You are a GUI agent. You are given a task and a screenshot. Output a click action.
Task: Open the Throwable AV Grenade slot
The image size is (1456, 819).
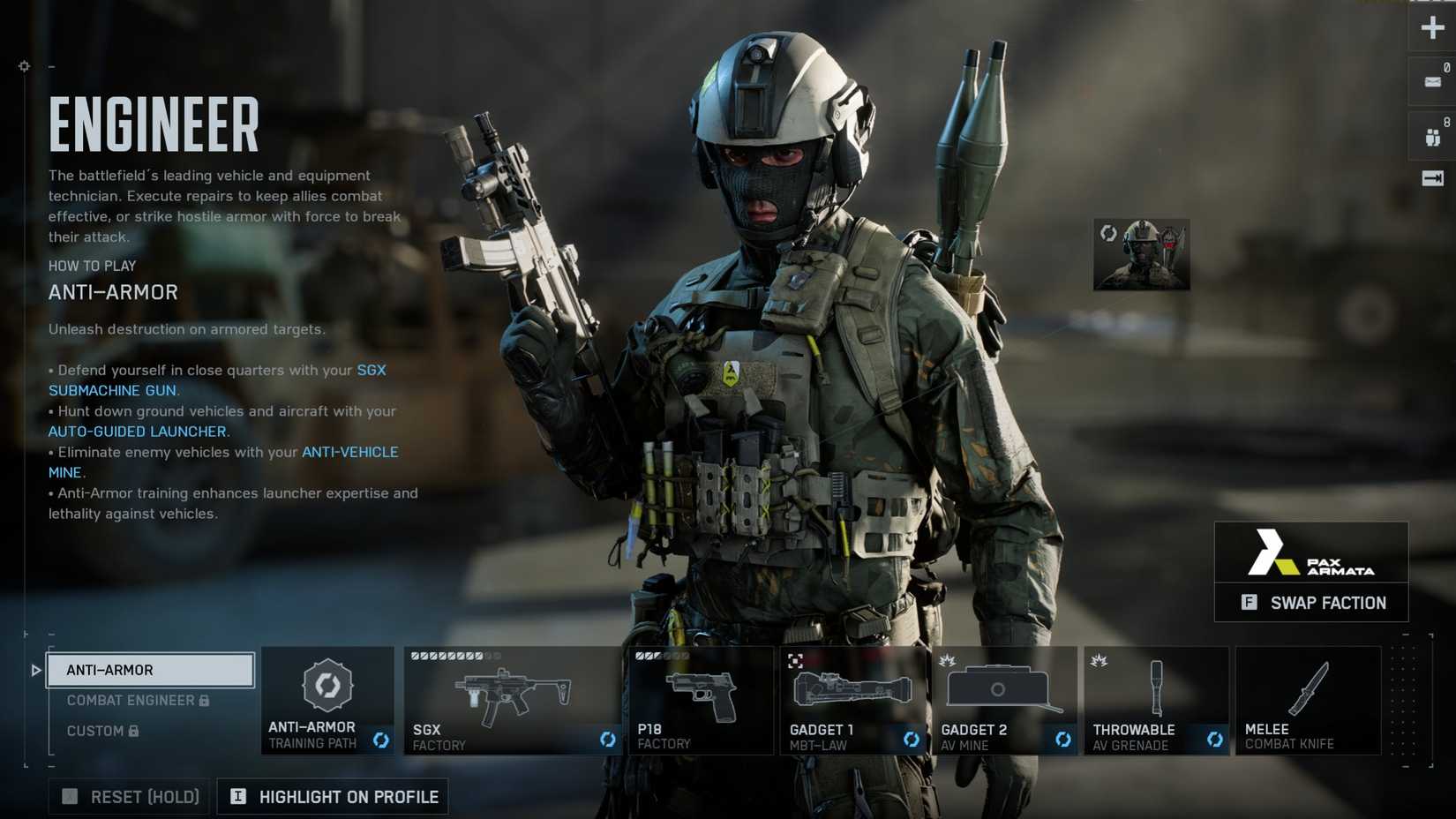point(1156,700)
